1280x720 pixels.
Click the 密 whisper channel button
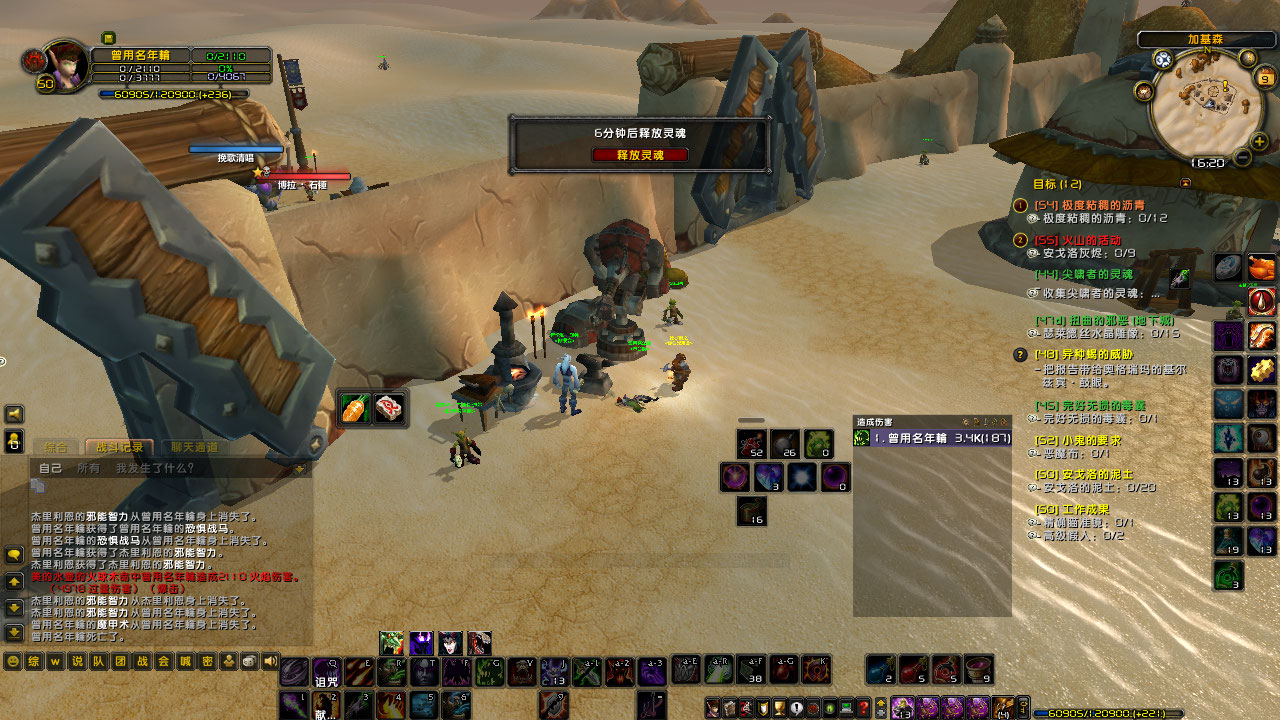coord(207,662)
